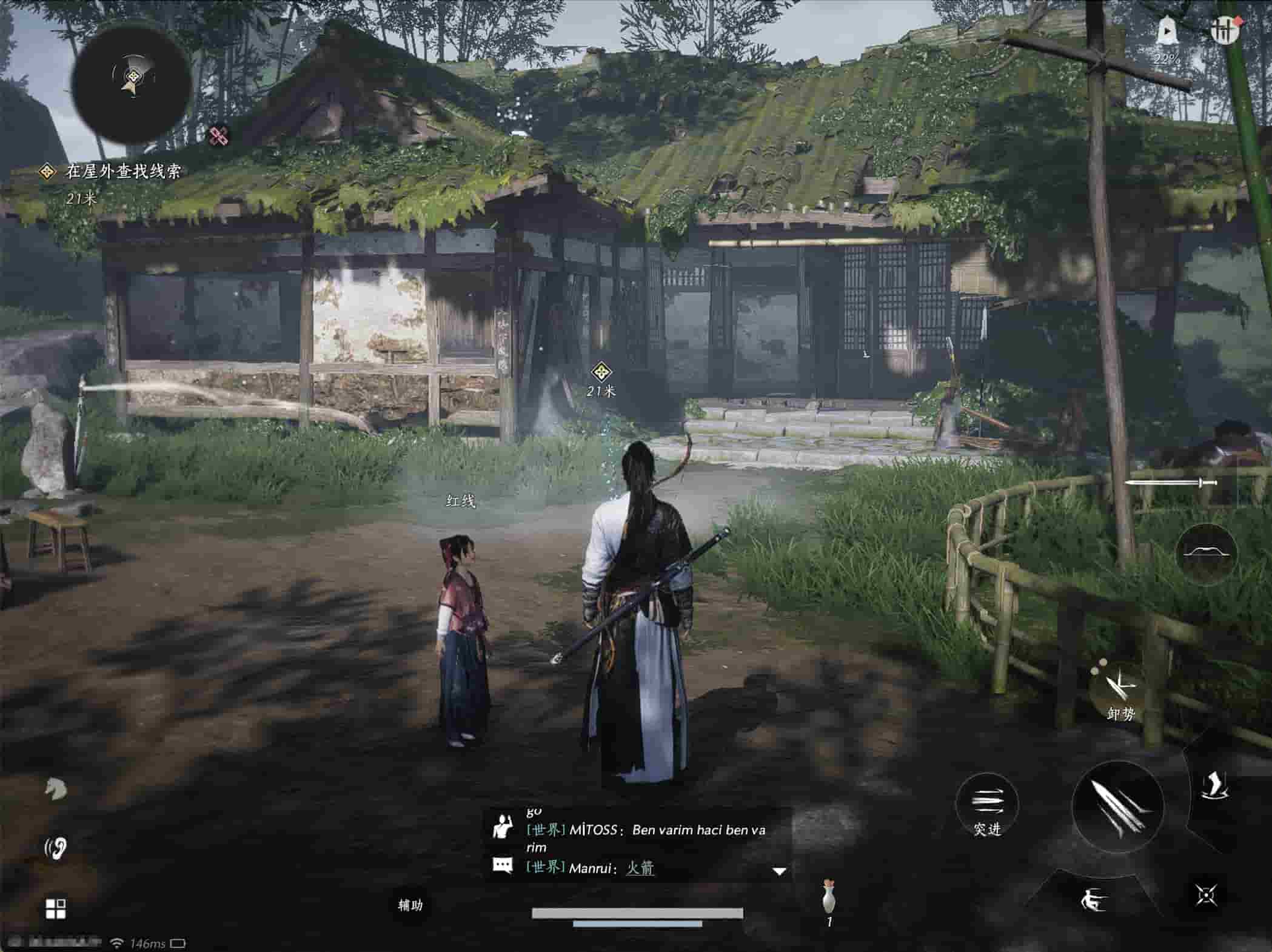Image resolution: width=1272 pixels, height=952 pixels.
Task: Activate the ear listening icon
Action: pyautogui.click(x=56, y=847)
